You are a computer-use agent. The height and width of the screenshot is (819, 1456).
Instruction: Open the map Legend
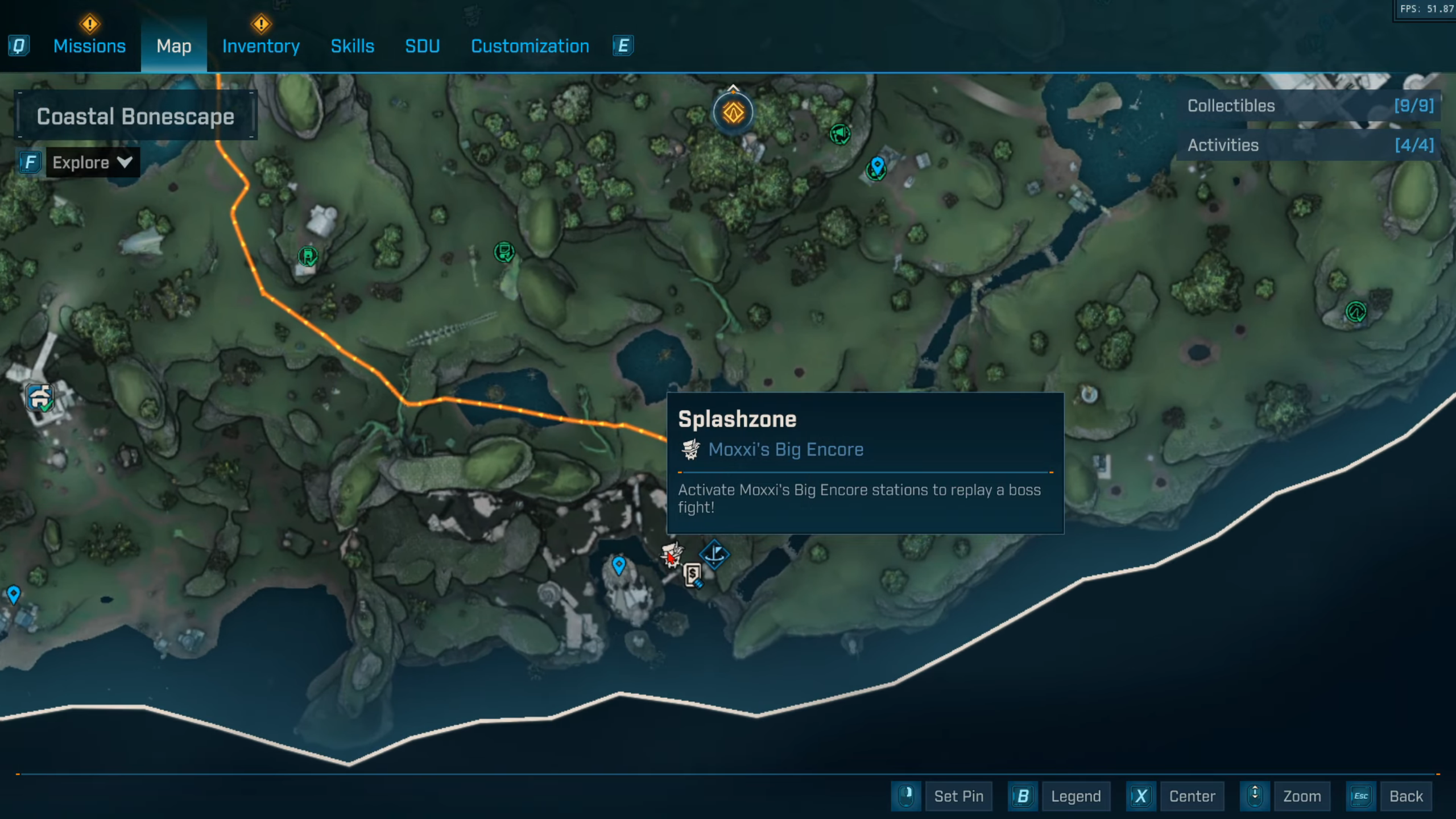[1075, 796]
